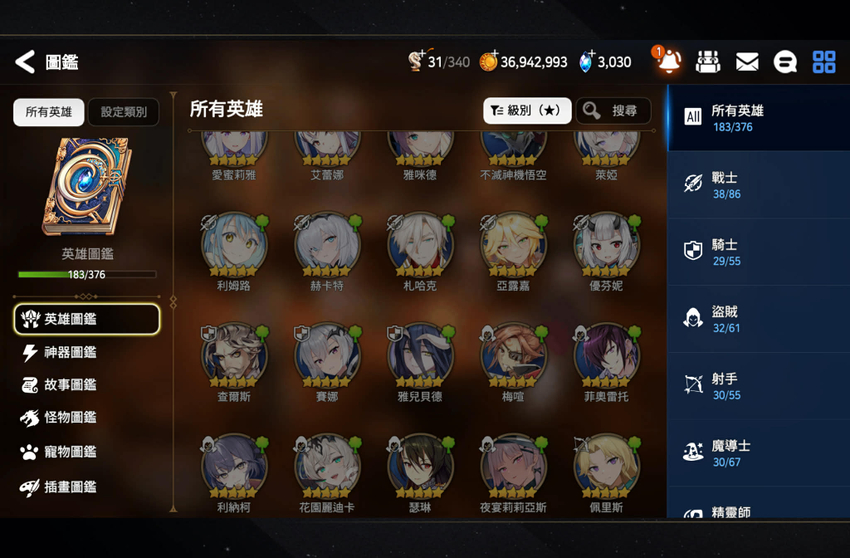Image resolution: width=850 pixels, height=558 pixels.
Task: Select 英雄圖鑑 in the left menu
Action: tap(86, 319)
